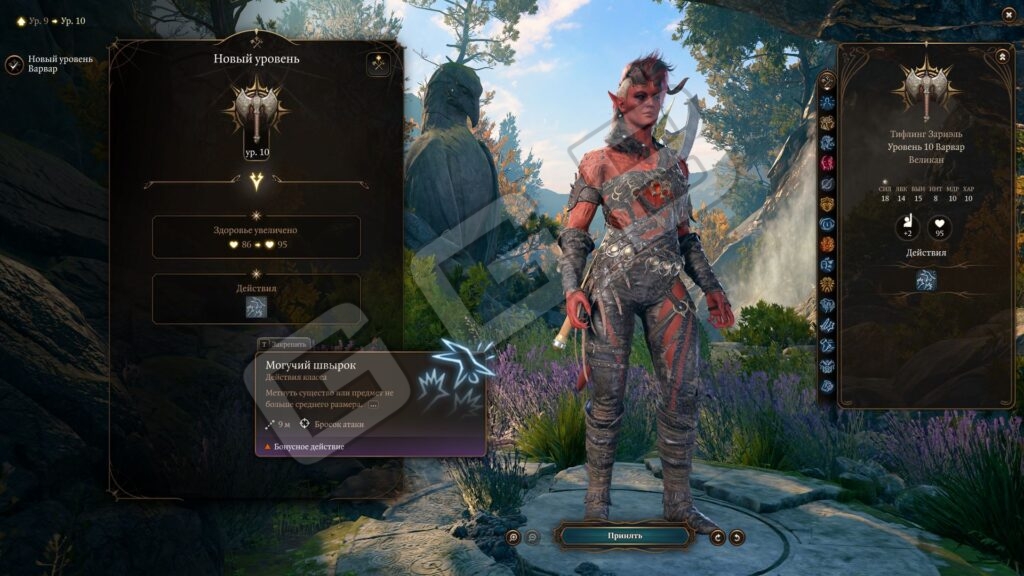Select the Могучий швырок action icon under Действия
Viewport: 1024px width, 576px height.
tap(256, 308)
